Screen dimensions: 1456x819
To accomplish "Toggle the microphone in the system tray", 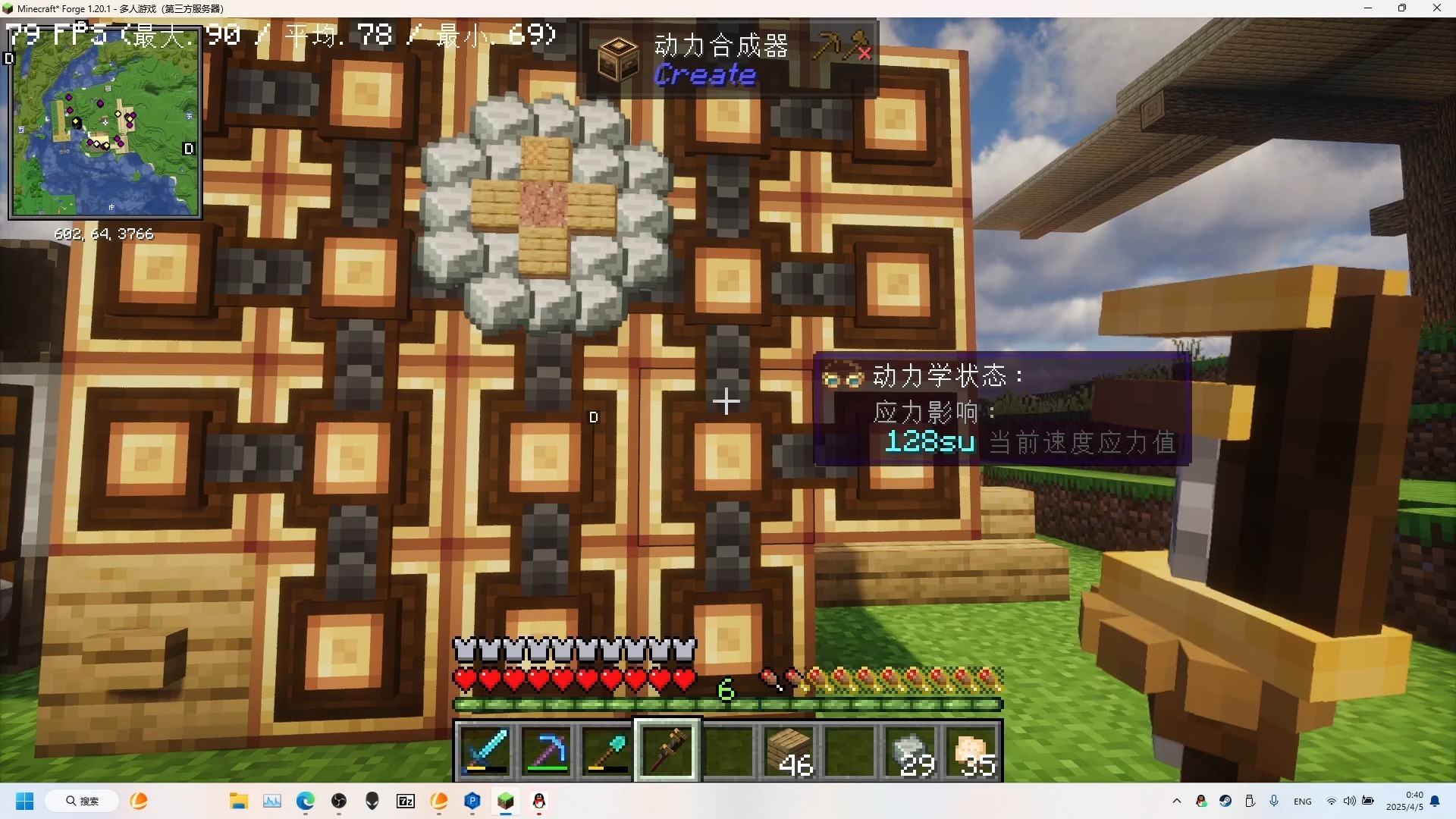I will [1274, 801].
